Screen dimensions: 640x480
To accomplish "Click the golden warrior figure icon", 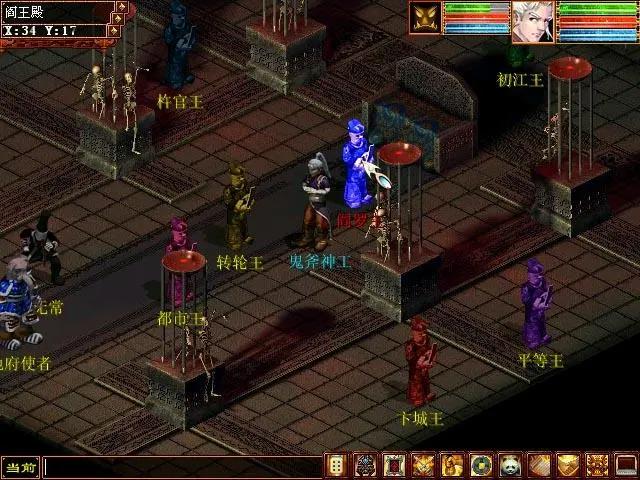I will click(x=453, y=466).
